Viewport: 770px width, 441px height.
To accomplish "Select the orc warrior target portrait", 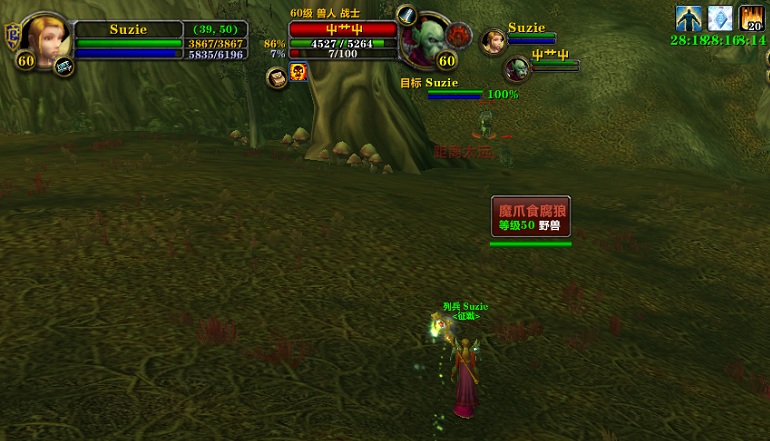I will coord(427,40).
